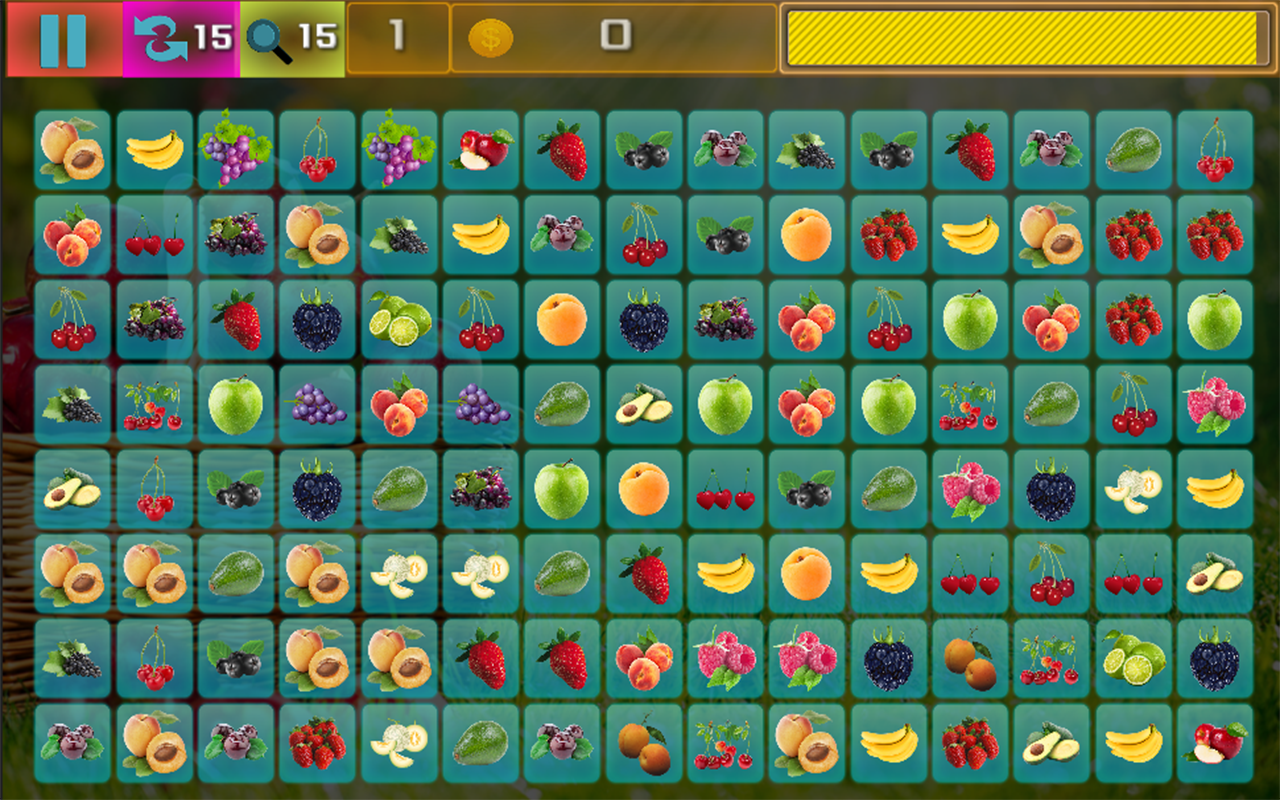Select the banana tile in the top row

(155, 150)
